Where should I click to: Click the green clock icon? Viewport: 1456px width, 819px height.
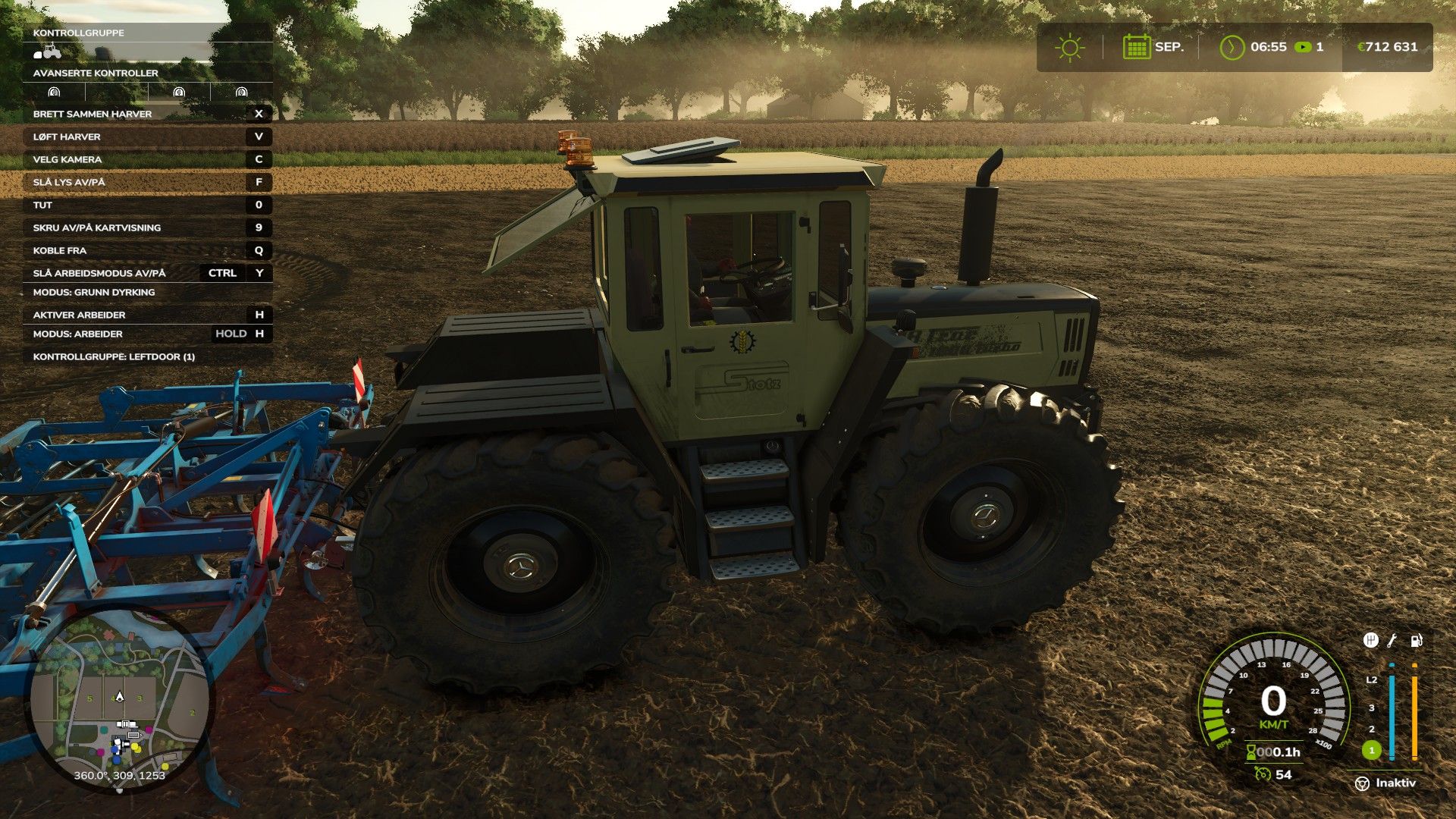pyautogui.click(x=1232, y=47)
